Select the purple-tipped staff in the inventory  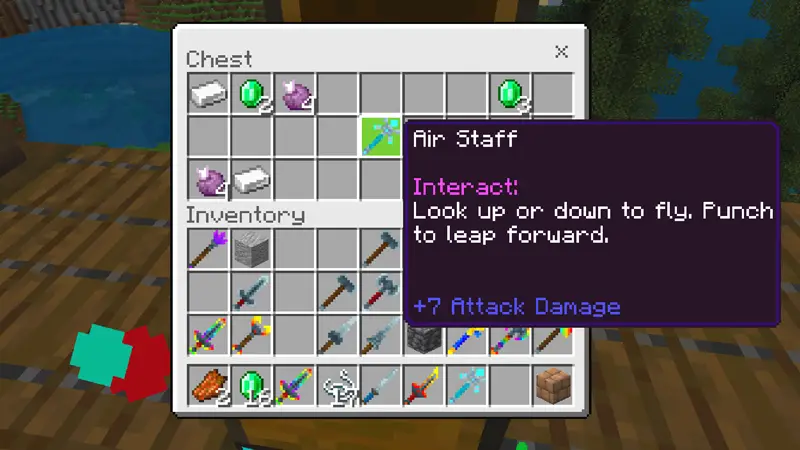(x=208, y=246)
